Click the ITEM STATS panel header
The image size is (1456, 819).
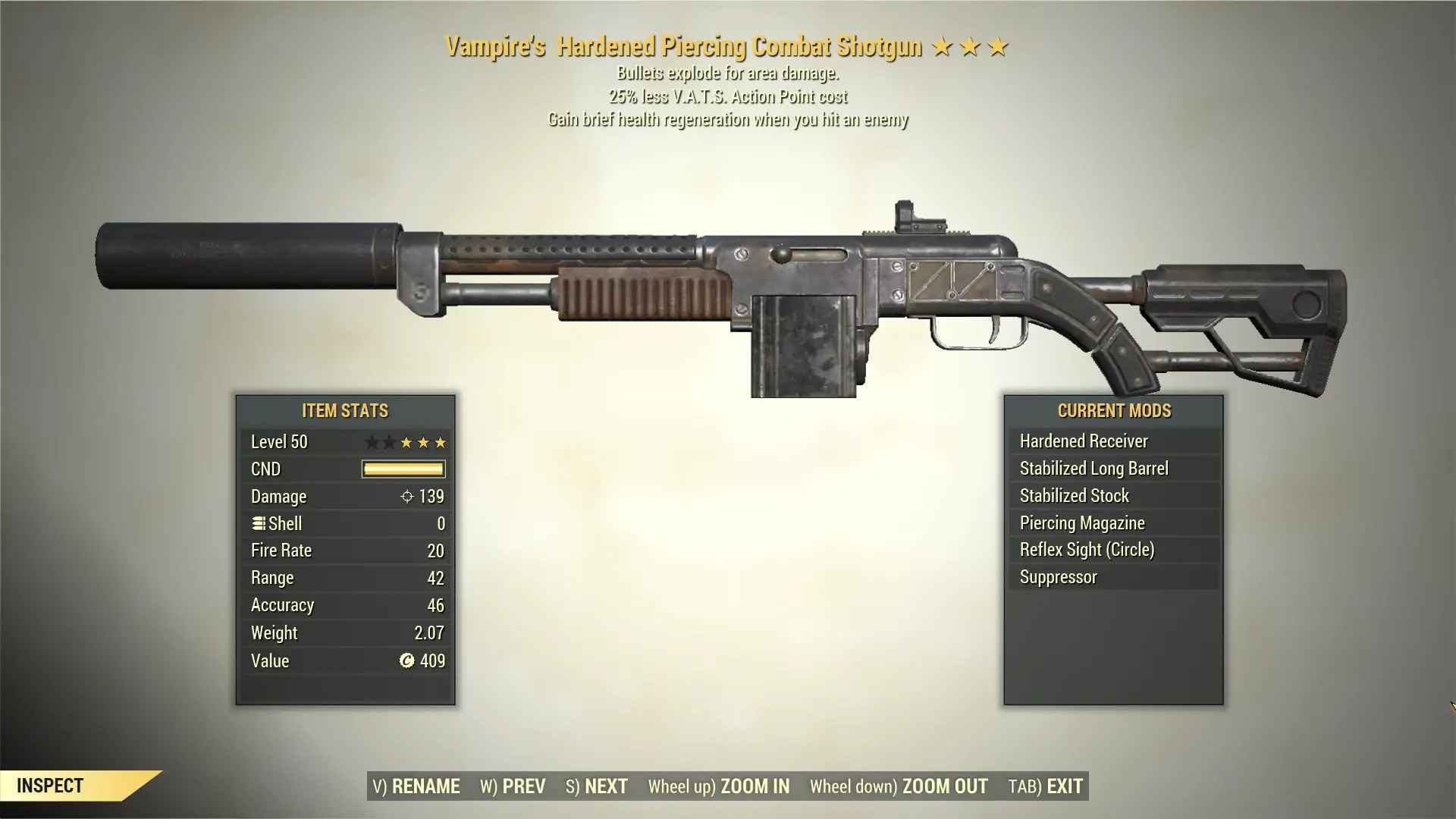[x=344, y=411]
